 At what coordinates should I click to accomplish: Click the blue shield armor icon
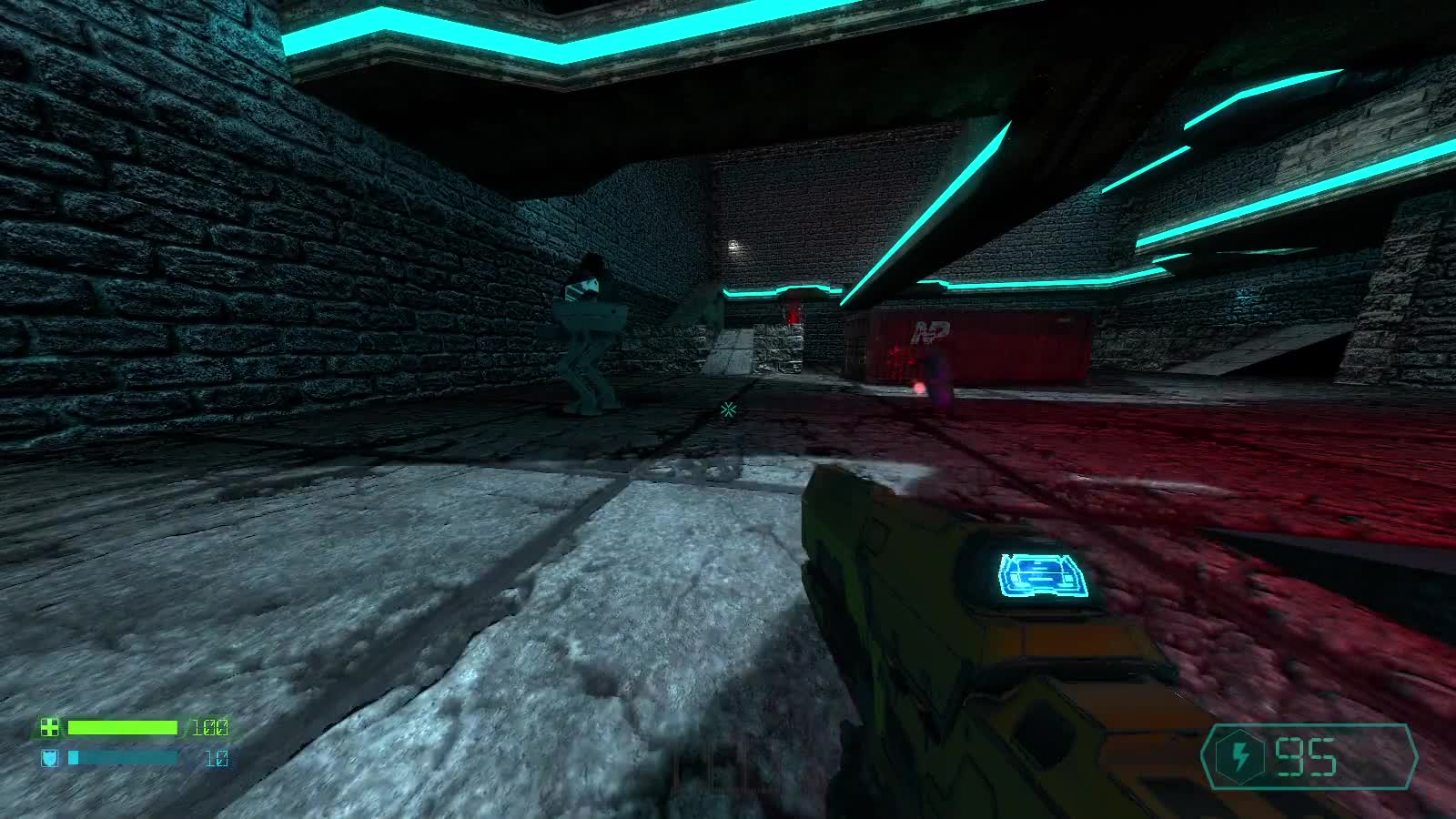pyautogui.click(x=52, y=757)
